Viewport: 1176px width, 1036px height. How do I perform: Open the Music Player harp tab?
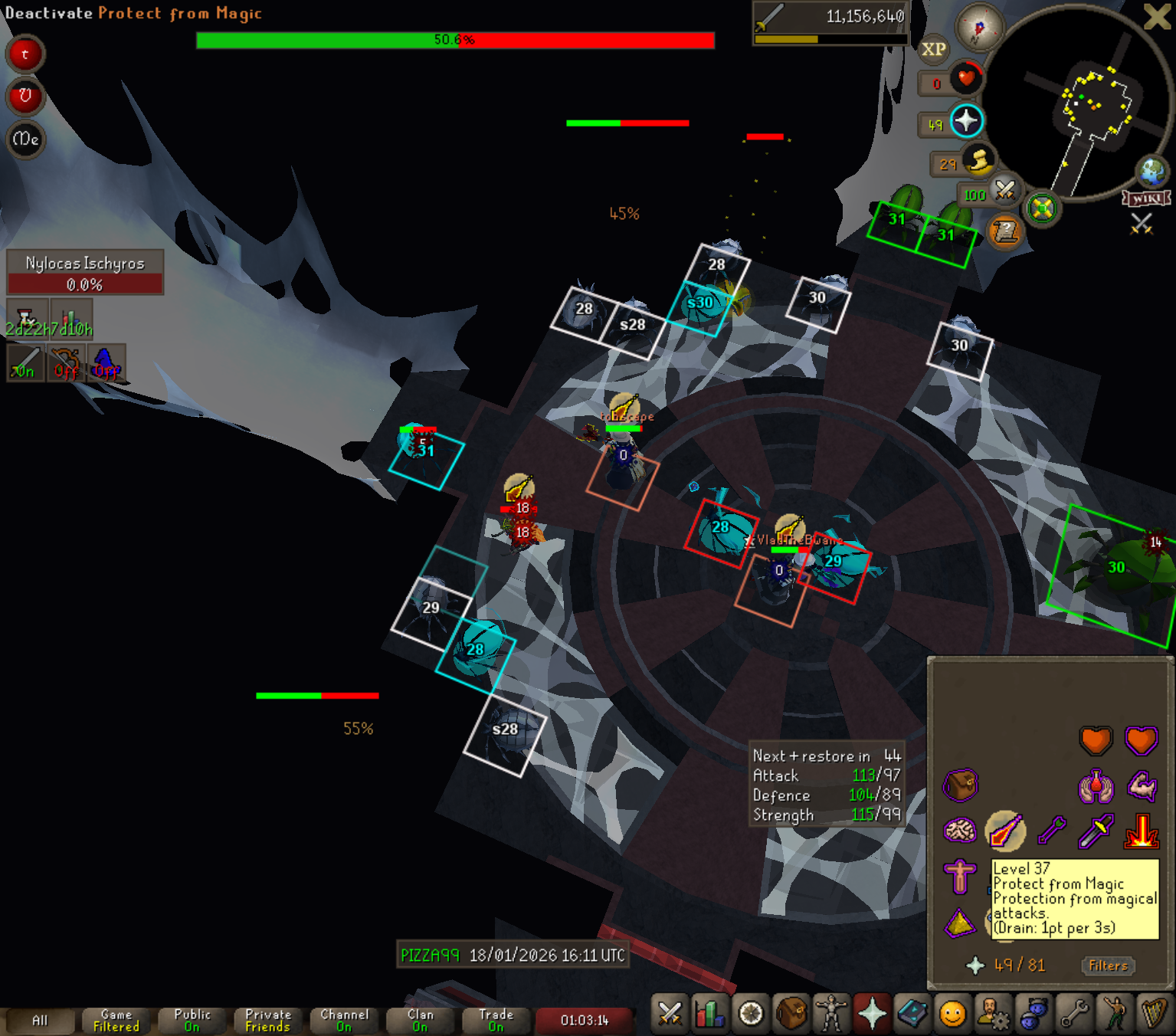click(1154, 1014)
